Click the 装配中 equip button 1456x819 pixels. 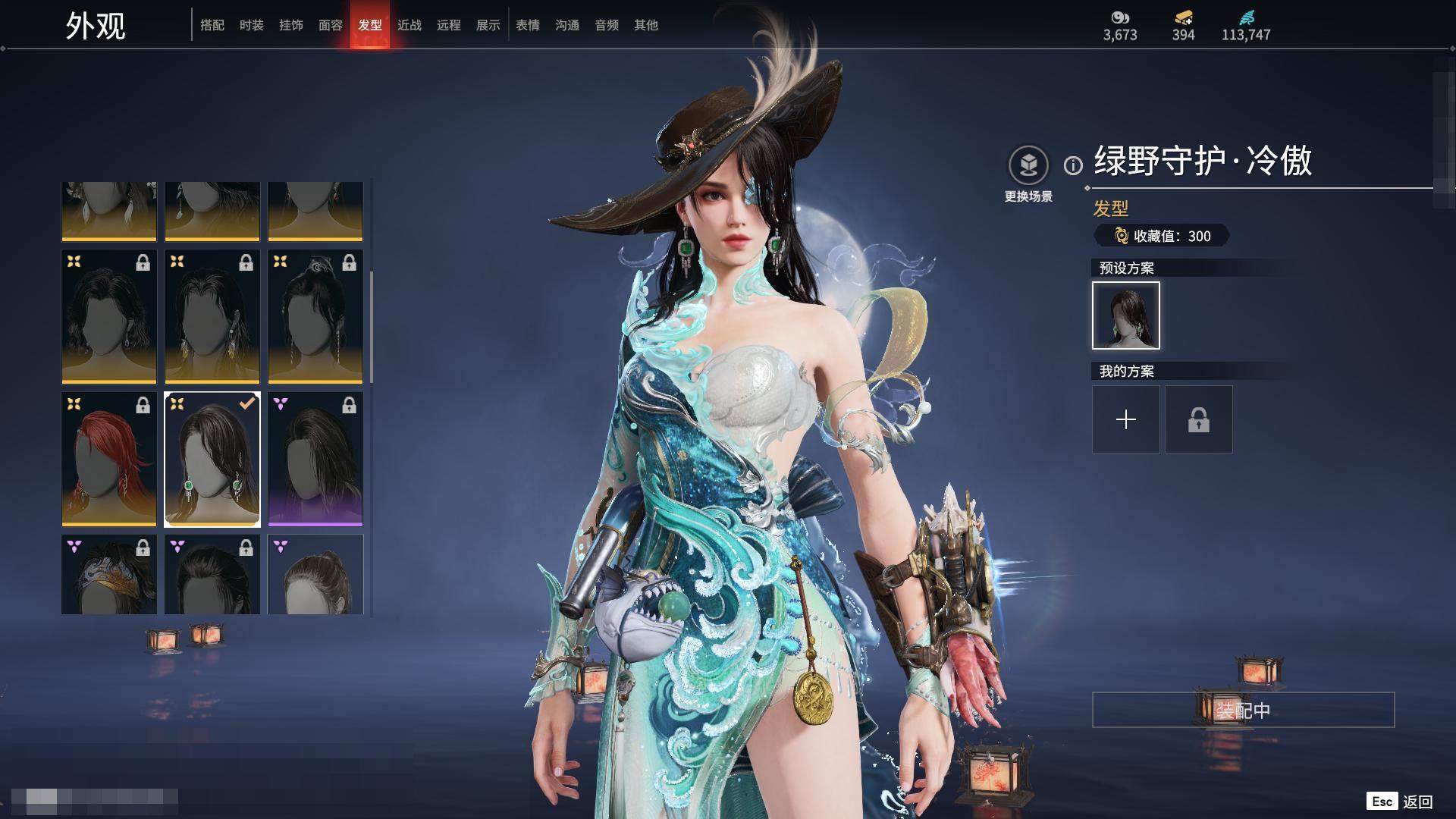pyautogui.click(x=1243, y=710)
